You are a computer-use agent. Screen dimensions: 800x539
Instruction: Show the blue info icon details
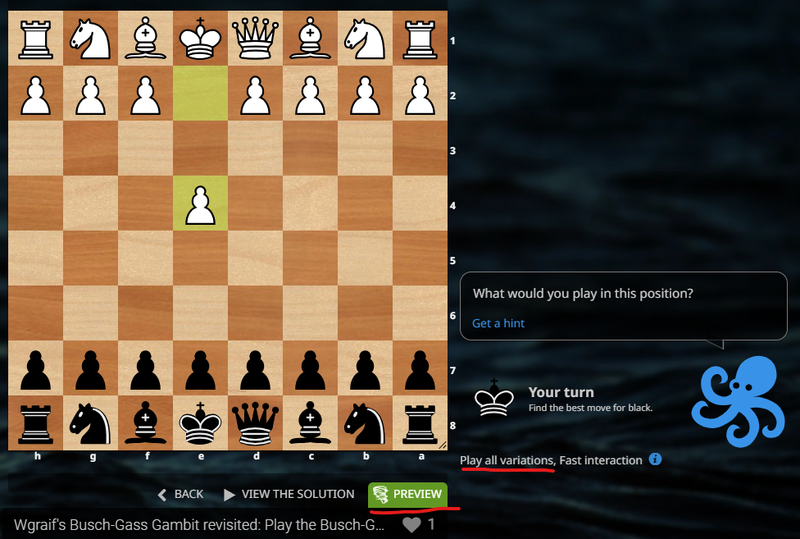pyautogui.click(x=655, y=460)
